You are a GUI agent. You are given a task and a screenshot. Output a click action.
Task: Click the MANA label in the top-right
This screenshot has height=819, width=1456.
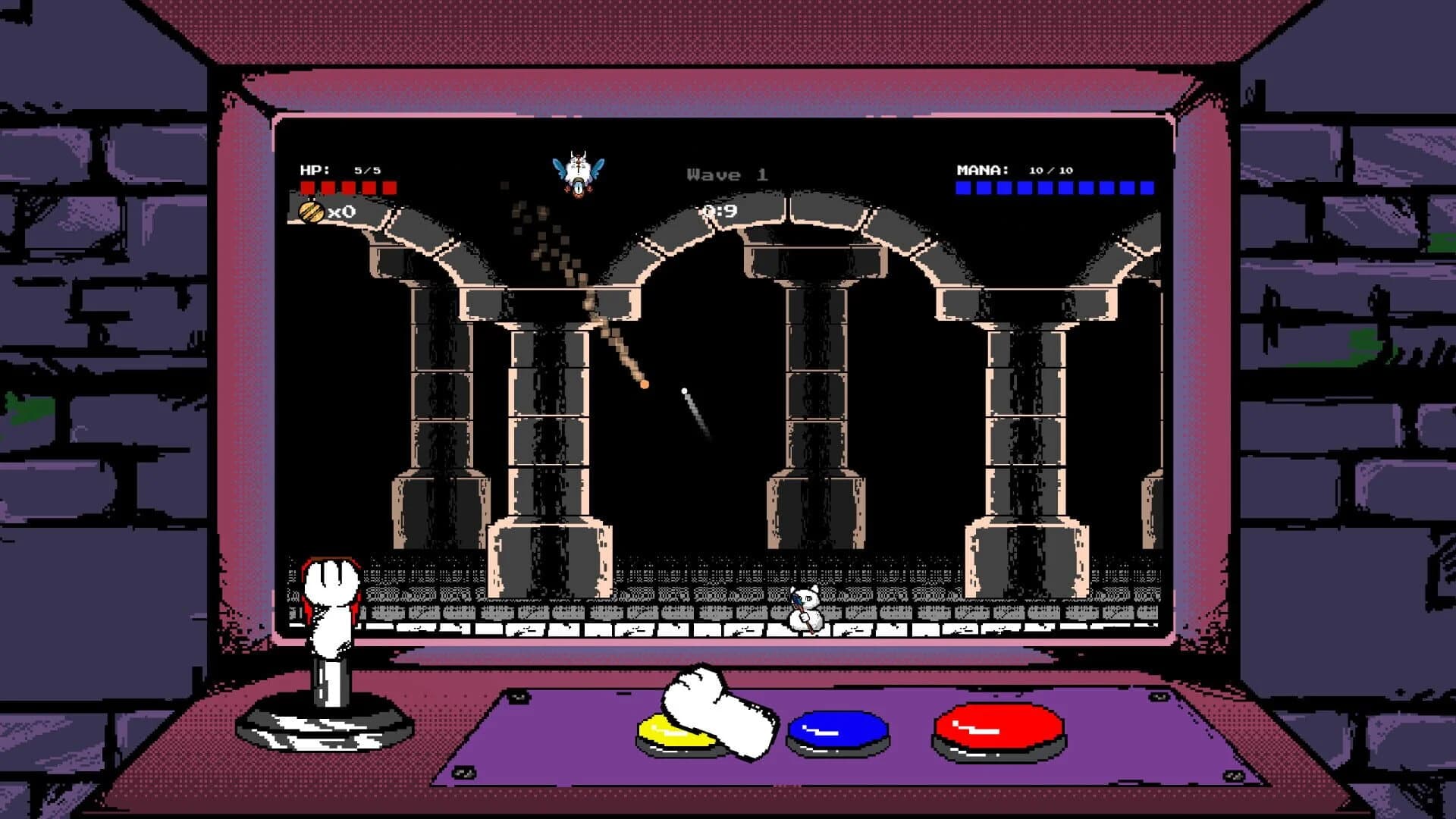[x=981, y=171]
